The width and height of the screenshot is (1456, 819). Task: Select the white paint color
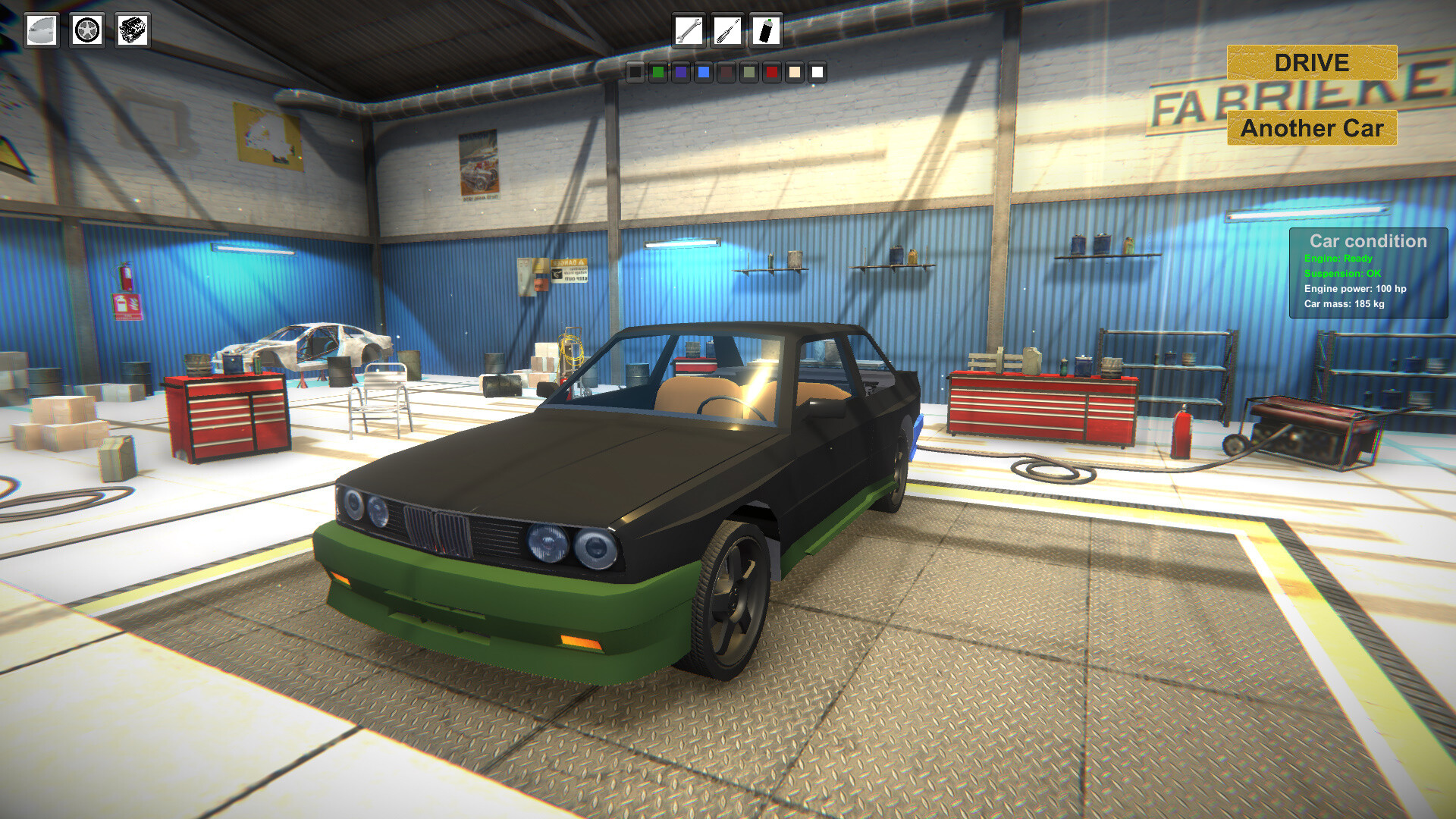[x=817, y=74]
